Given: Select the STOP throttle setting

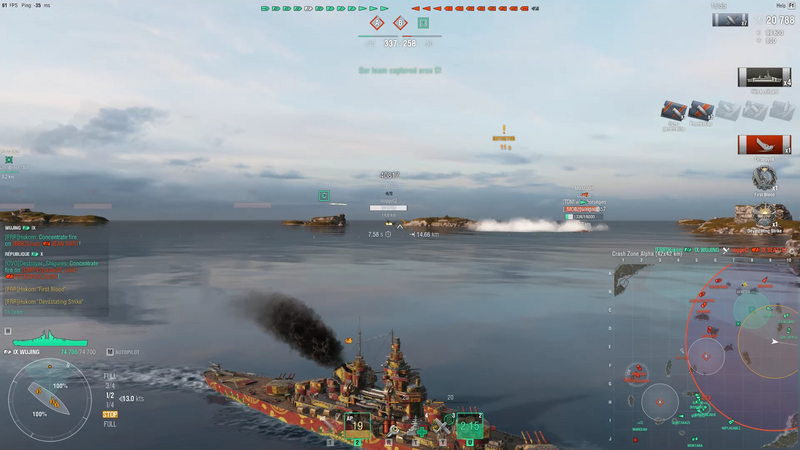Looking at the screenshot, I should coord(110,414).
